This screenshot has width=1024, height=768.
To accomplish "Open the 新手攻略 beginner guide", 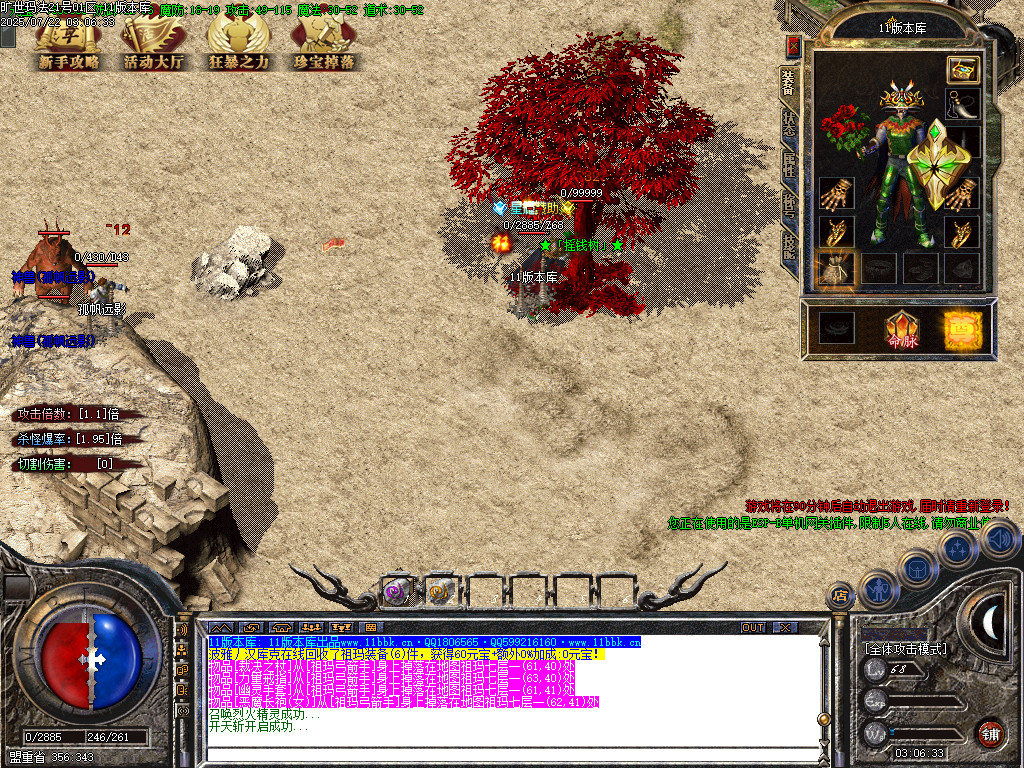I will click(69, 44).
